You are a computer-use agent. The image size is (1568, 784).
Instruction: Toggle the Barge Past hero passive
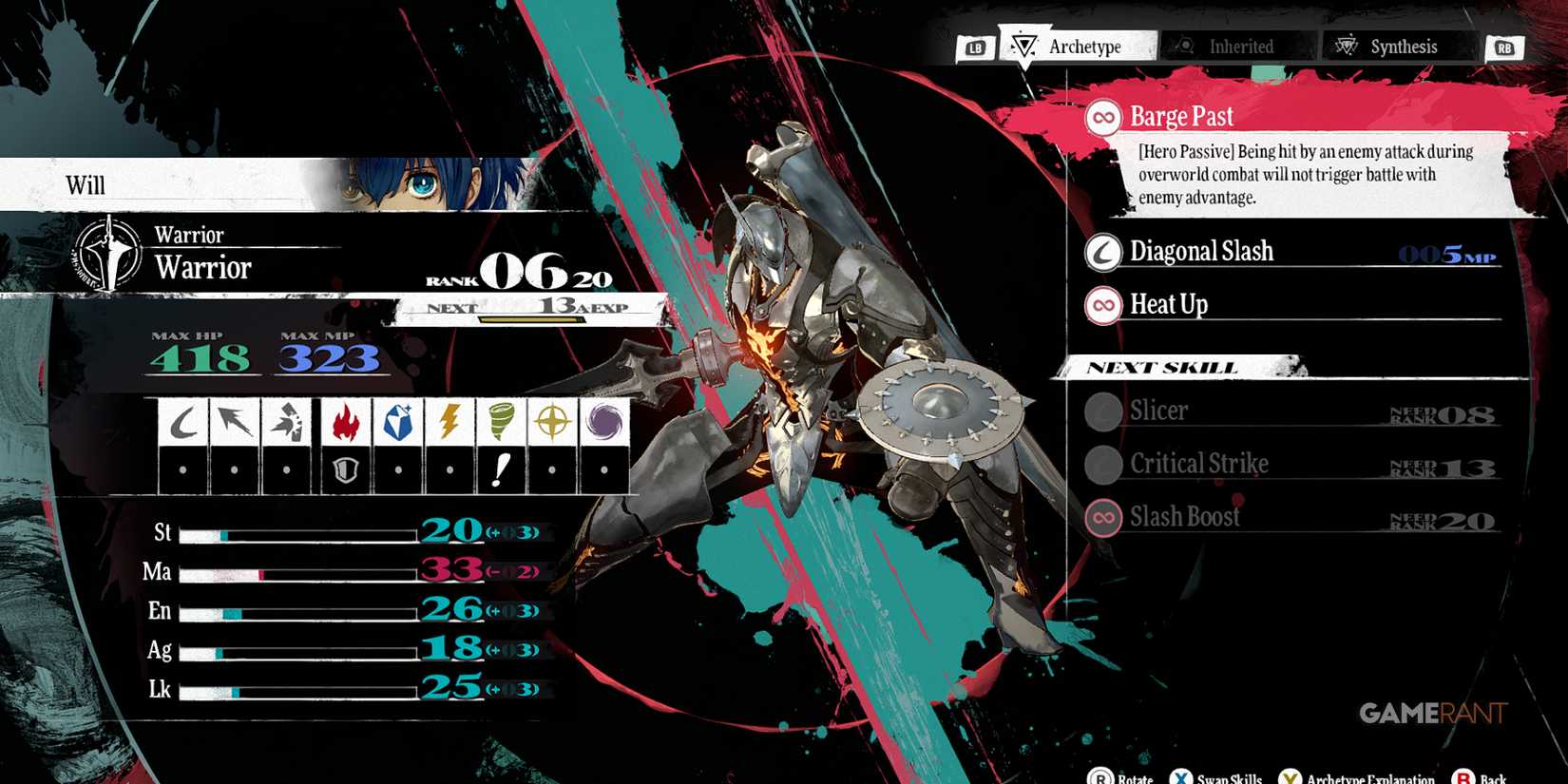click(x=1182, y=116)
